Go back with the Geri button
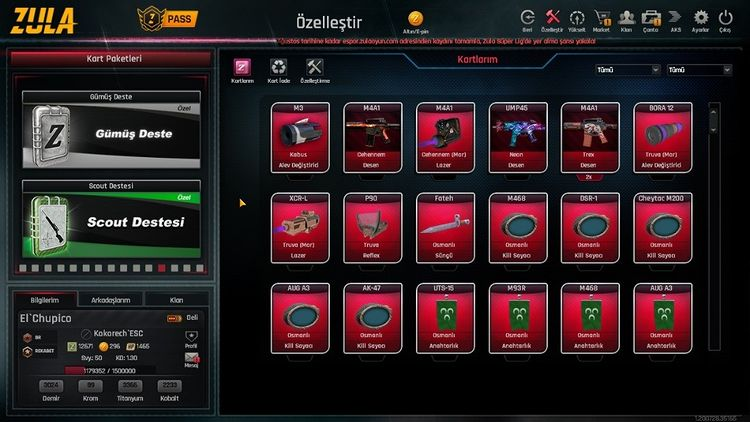This screenshot has height=422, width=750. (527, 18)
